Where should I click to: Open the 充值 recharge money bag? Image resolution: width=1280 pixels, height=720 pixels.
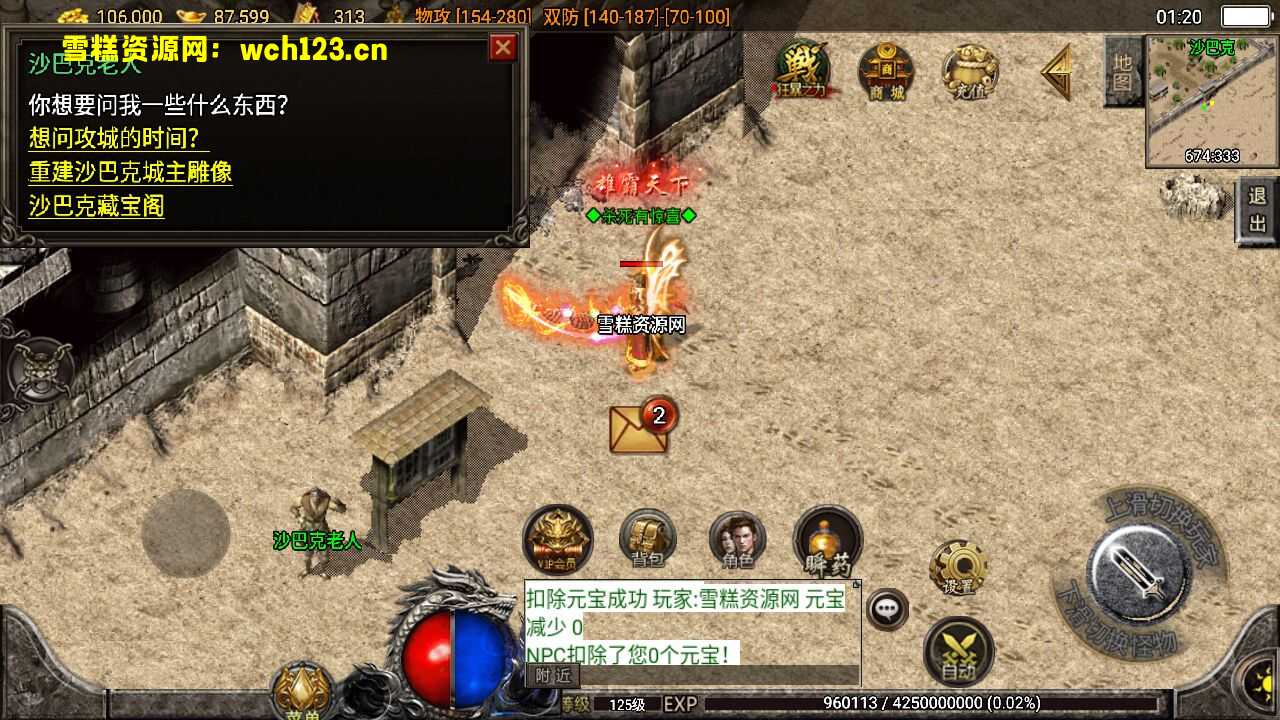[x=969, y=72]
